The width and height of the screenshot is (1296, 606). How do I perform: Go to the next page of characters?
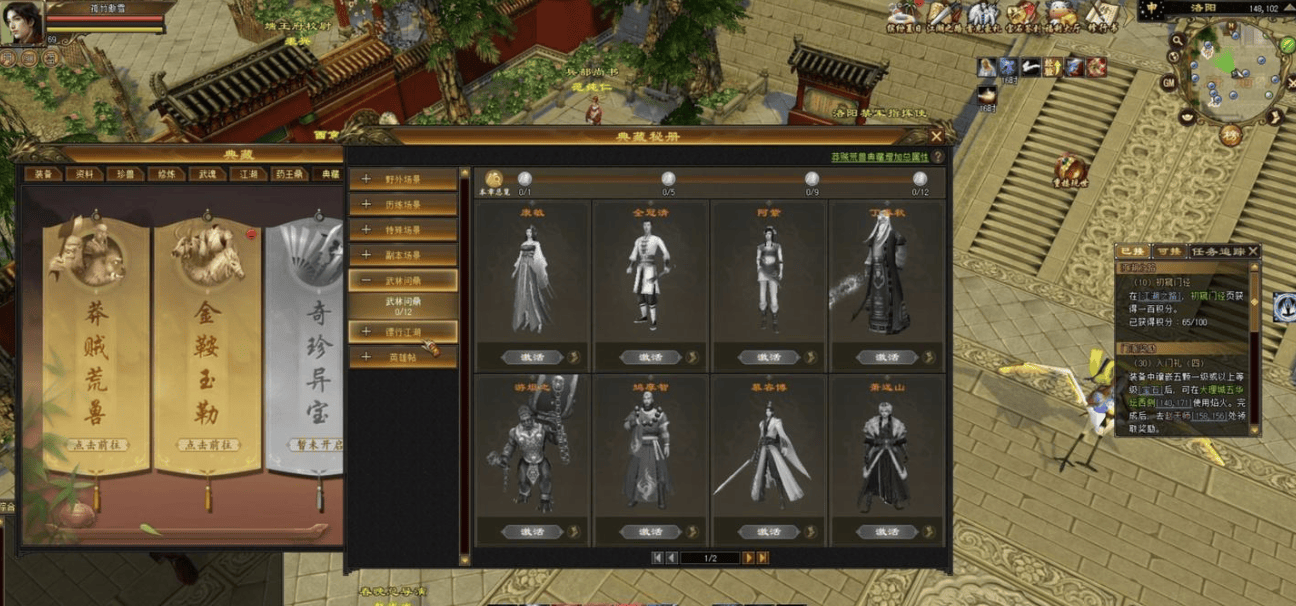pos(748,558)
